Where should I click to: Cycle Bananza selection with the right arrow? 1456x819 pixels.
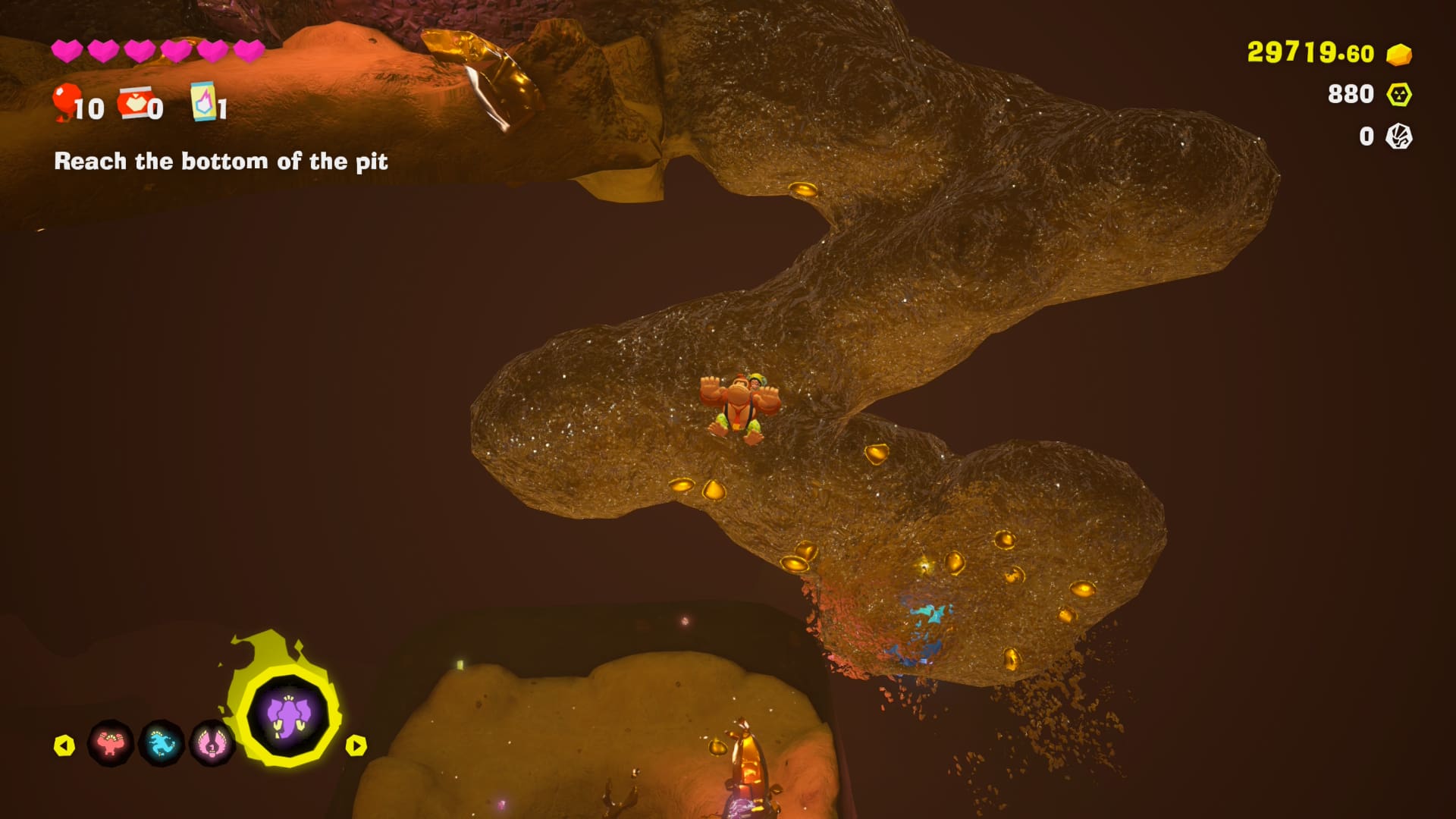356,745
